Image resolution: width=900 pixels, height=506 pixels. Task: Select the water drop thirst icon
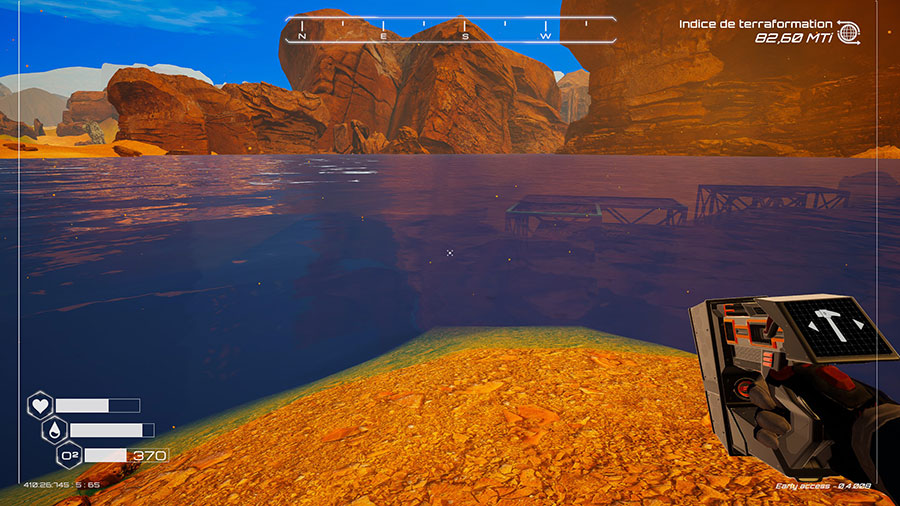point(55,430)
